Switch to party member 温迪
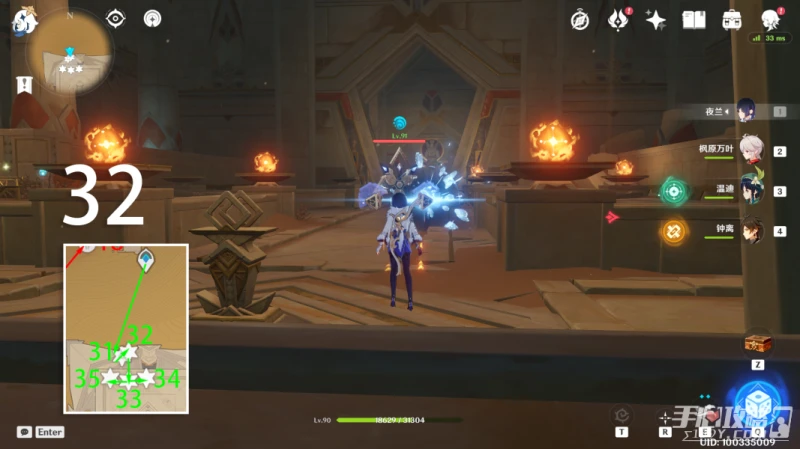Viewport: 800px width, 449px height. tap(750, 190)
